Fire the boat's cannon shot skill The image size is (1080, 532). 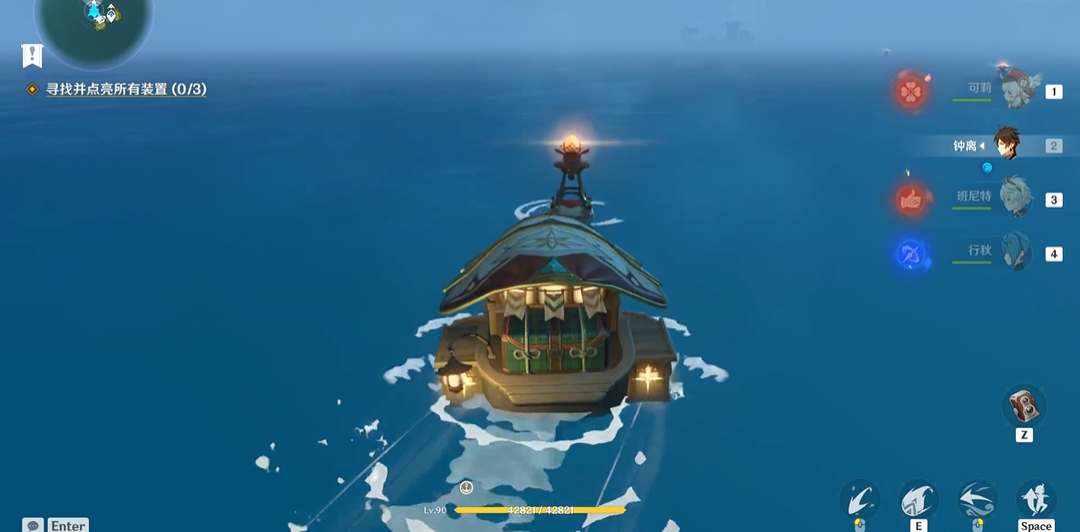(x=859, y=499)
